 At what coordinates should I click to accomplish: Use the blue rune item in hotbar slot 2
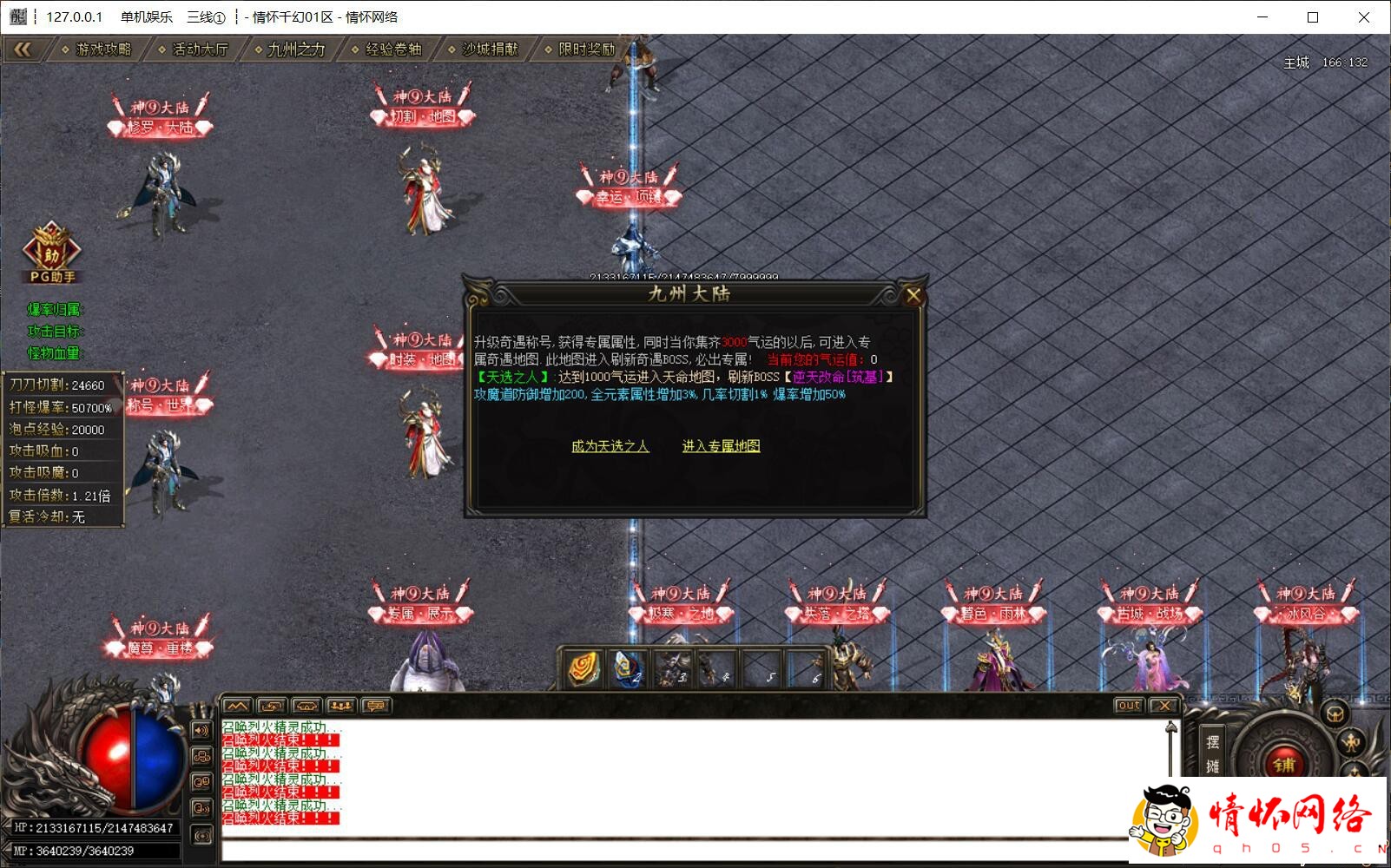(x=627, y=668)
